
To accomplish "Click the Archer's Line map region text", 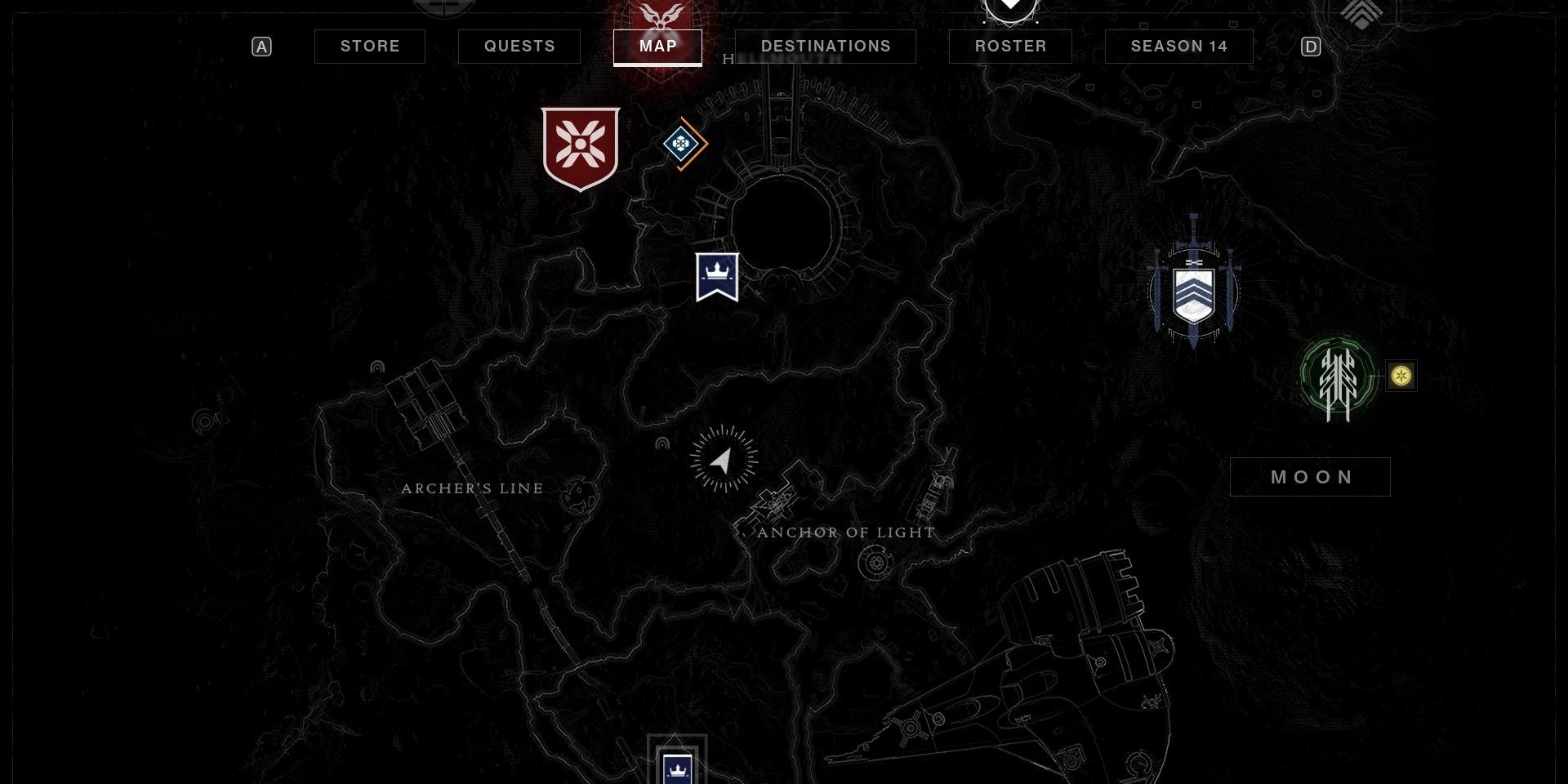I will tap(472, 488).
